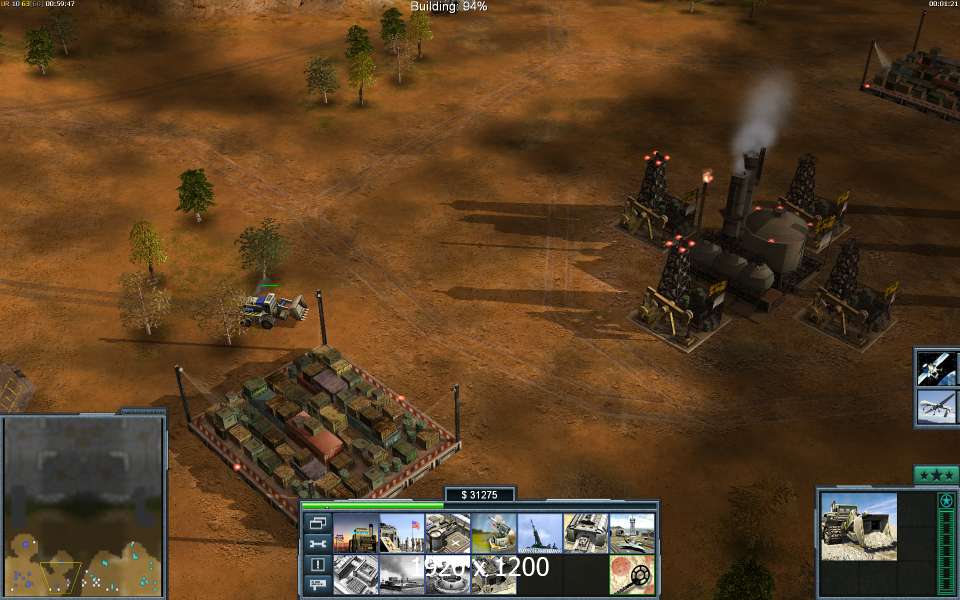Activate the Spy Satellite power shortcut
Image resolution: width=960 pixels, height=600 pixels.
click(937, 367)
